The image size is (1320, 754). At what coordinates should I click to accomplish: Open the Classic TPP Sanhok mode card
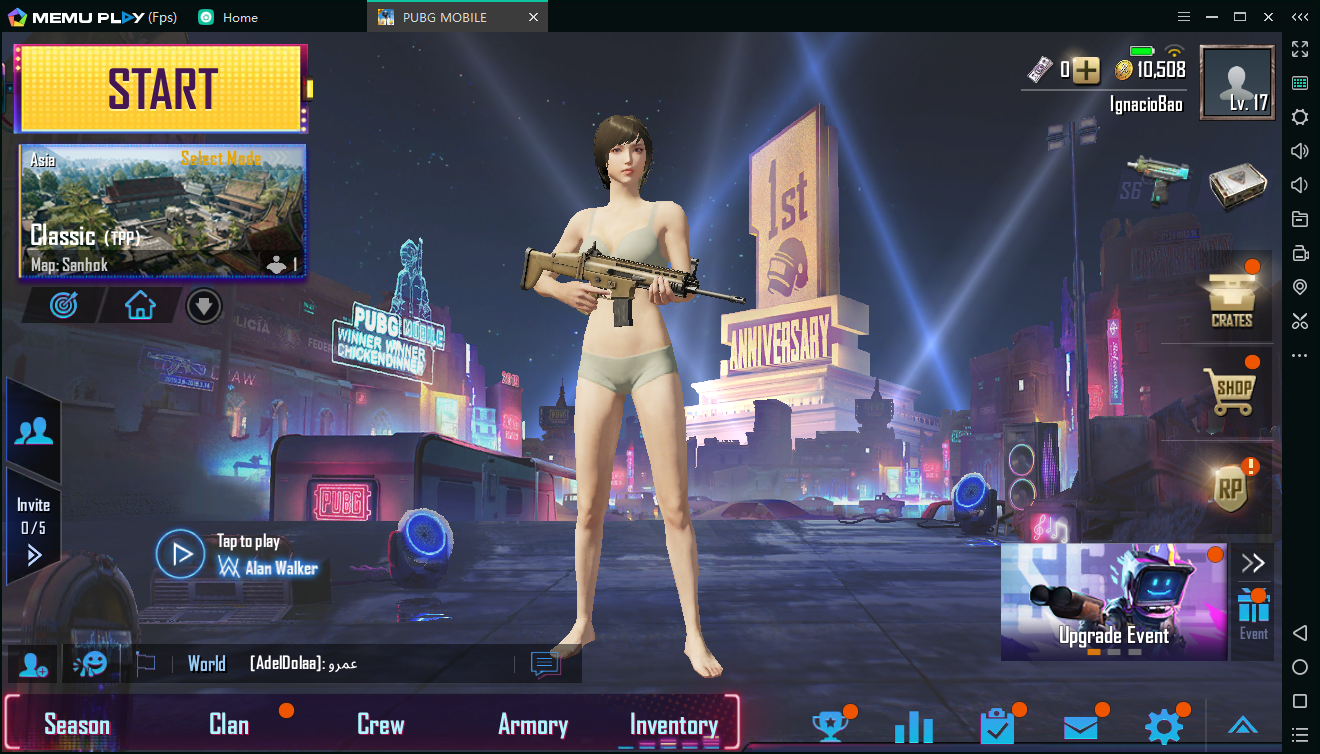click(161, 212)
